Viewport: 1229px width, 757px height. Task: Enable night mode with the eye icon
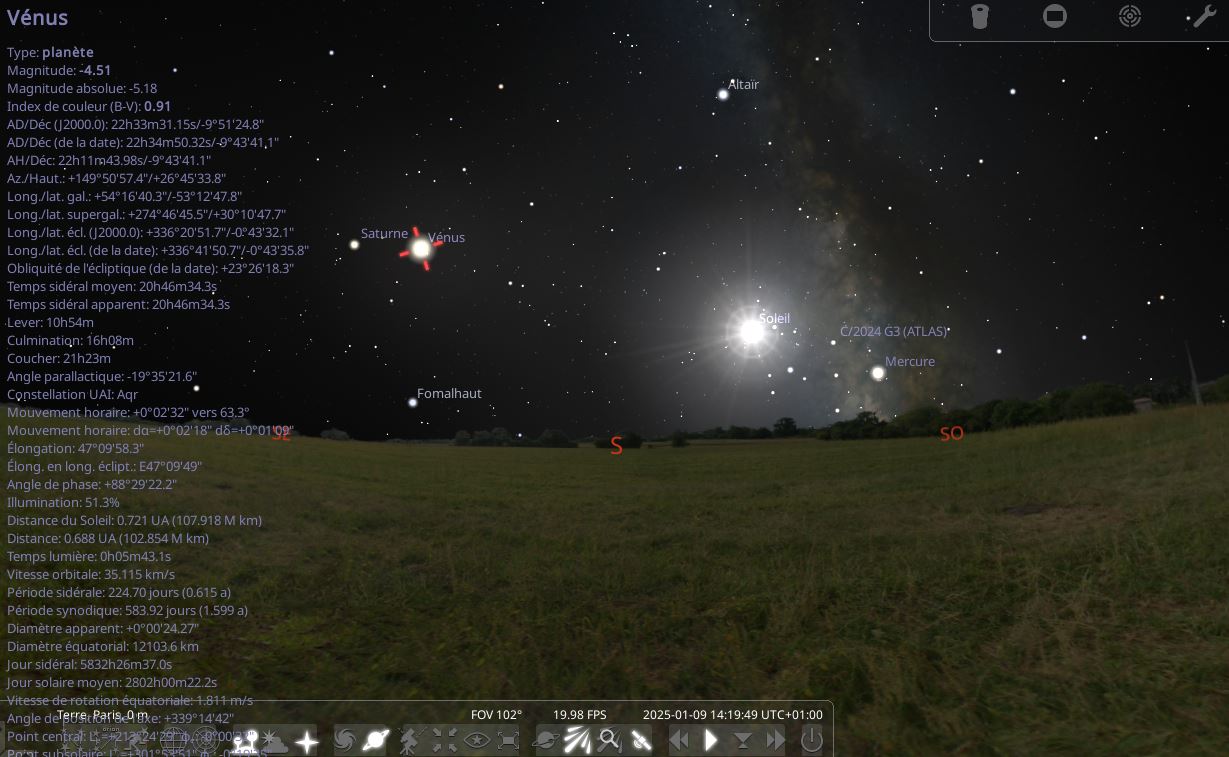point(476,741)
